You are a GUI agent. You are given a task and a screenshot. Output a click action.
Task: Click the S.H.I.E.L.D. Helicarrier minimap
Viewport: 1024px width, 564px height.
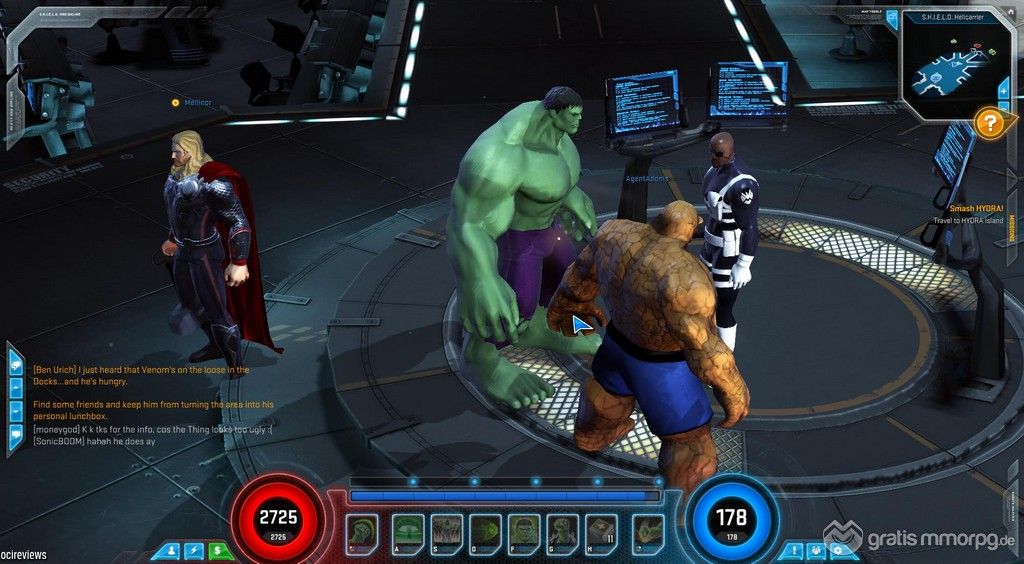(951, 67)
